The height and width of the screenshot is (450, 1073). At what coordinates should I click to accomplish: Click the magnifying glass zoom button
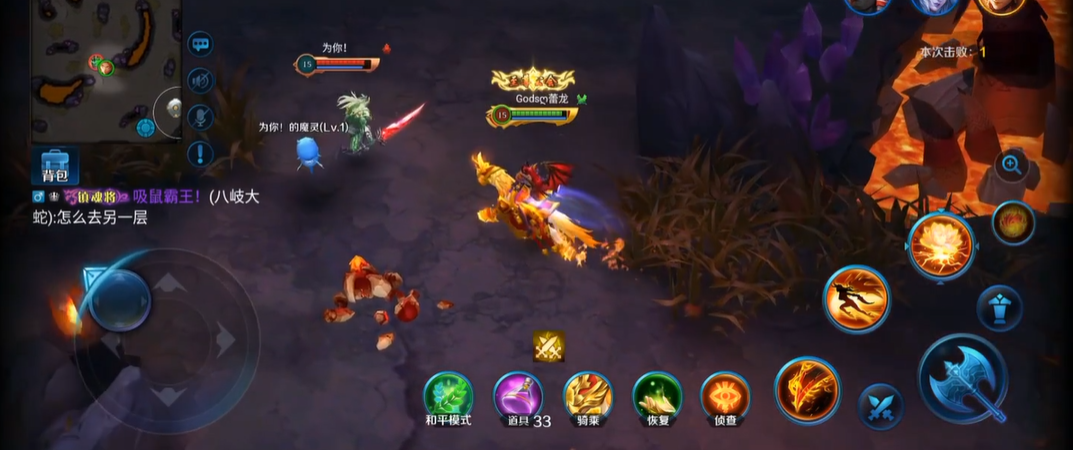1011,164
